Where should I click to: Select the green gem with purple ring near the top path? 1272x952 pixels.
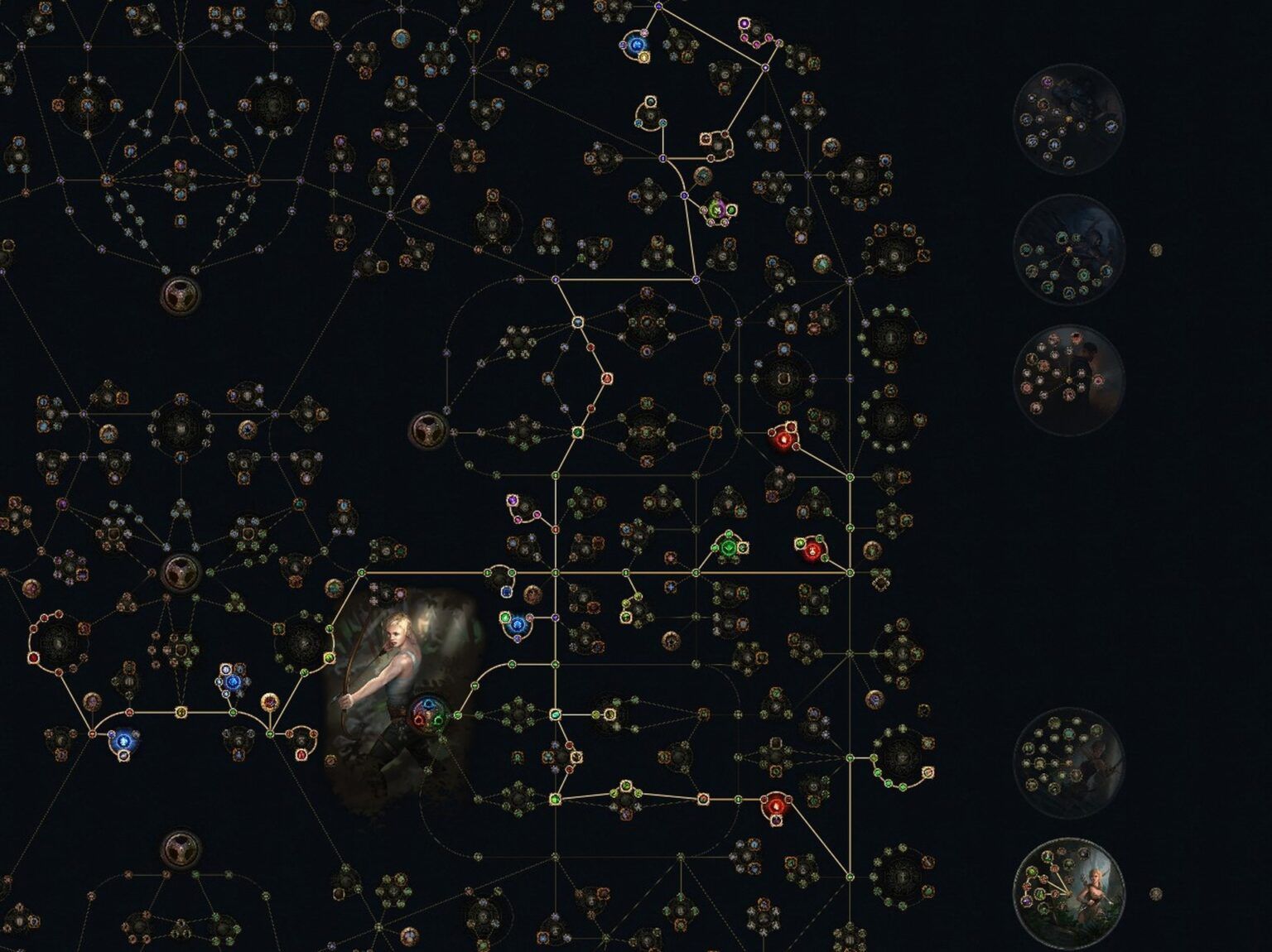(718, 209)
